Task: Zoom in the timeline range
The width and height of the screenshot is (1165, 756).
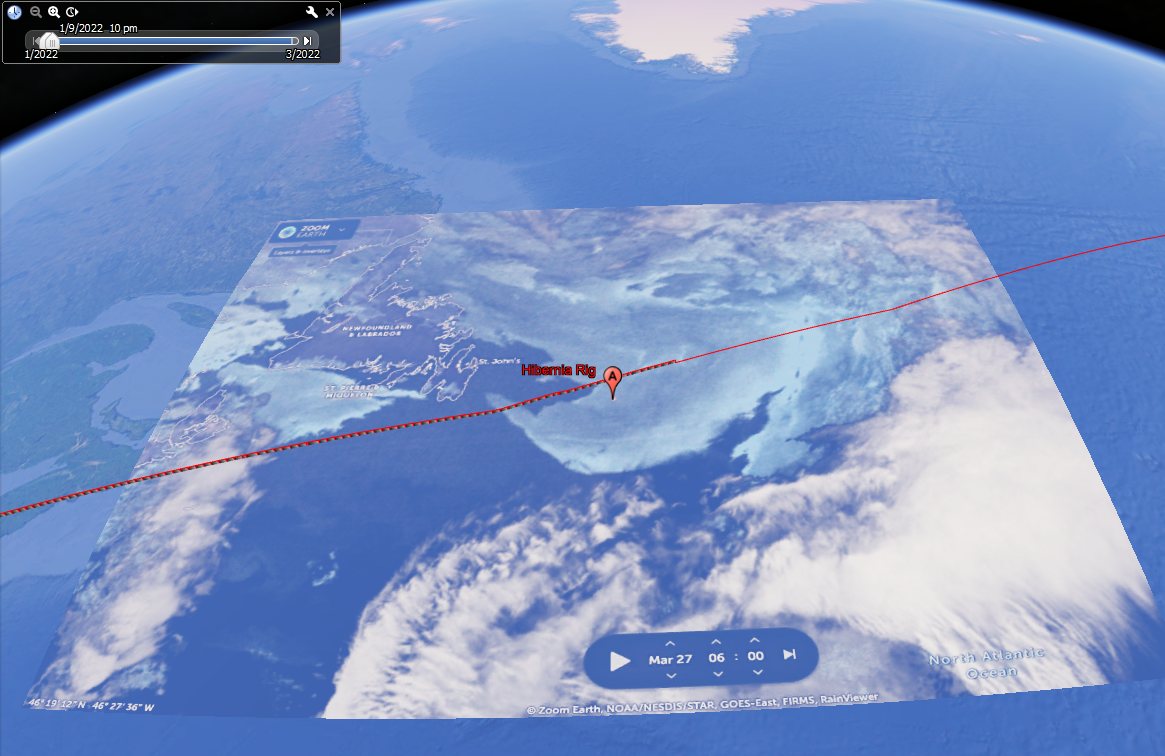Action: coord(54,12)
